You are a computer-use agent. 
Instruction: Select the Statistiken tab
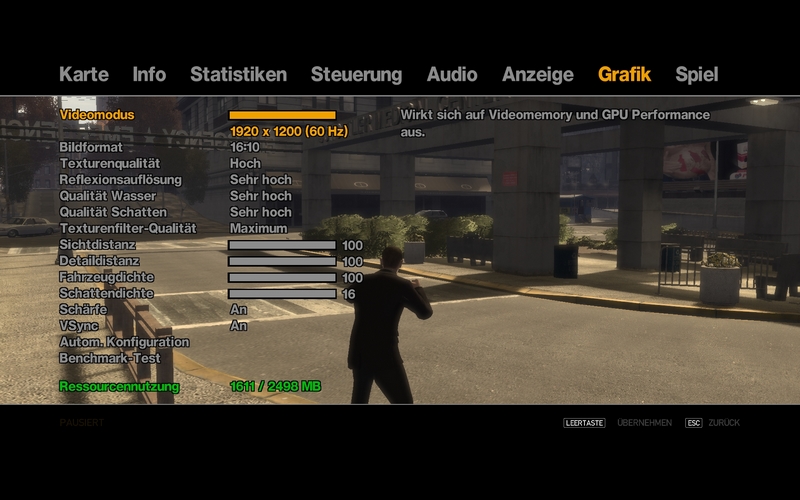pos(238,74)
